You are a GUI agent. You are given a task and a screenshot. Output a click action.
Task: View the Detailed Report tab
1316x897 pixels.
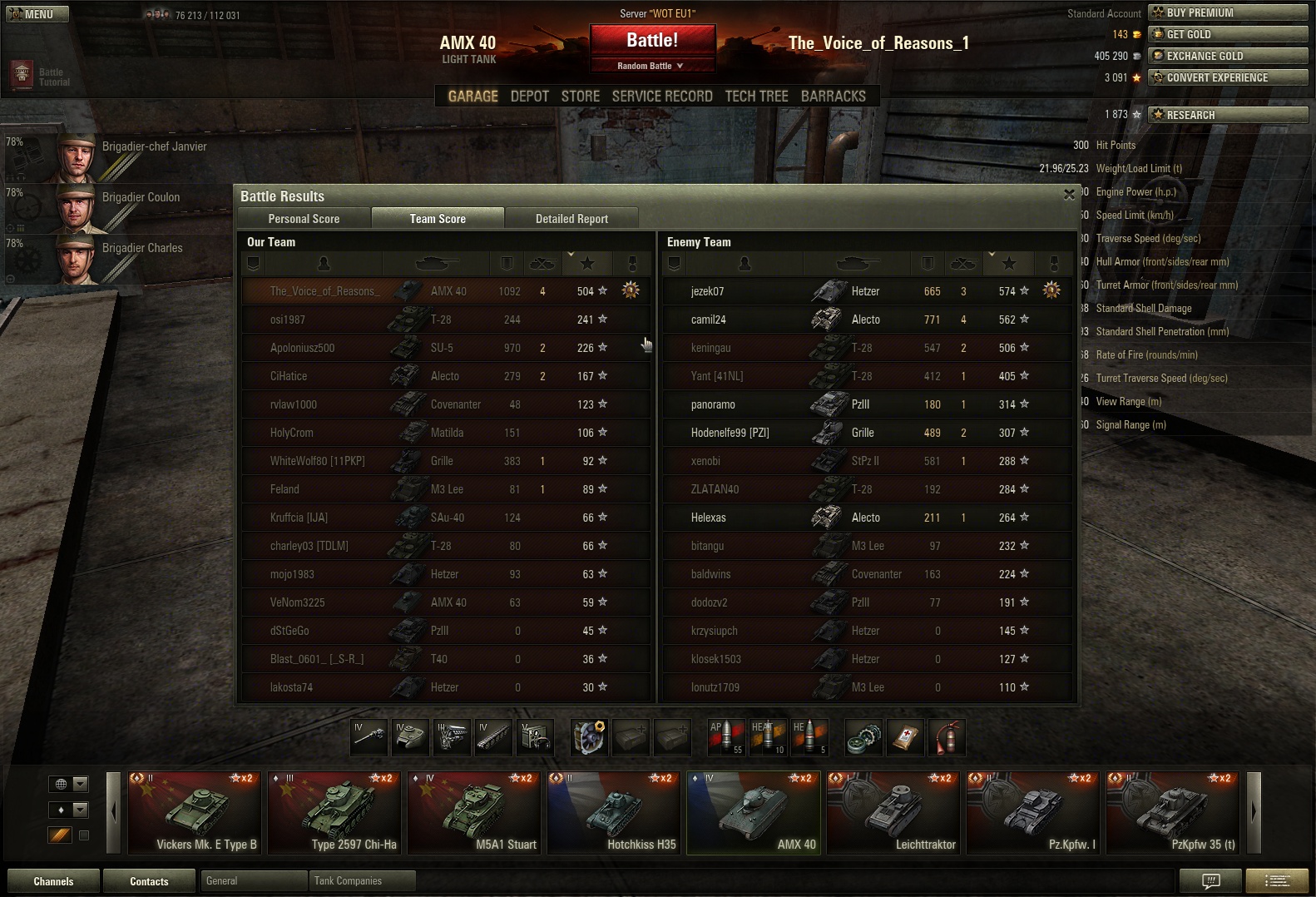pos(571,219)
